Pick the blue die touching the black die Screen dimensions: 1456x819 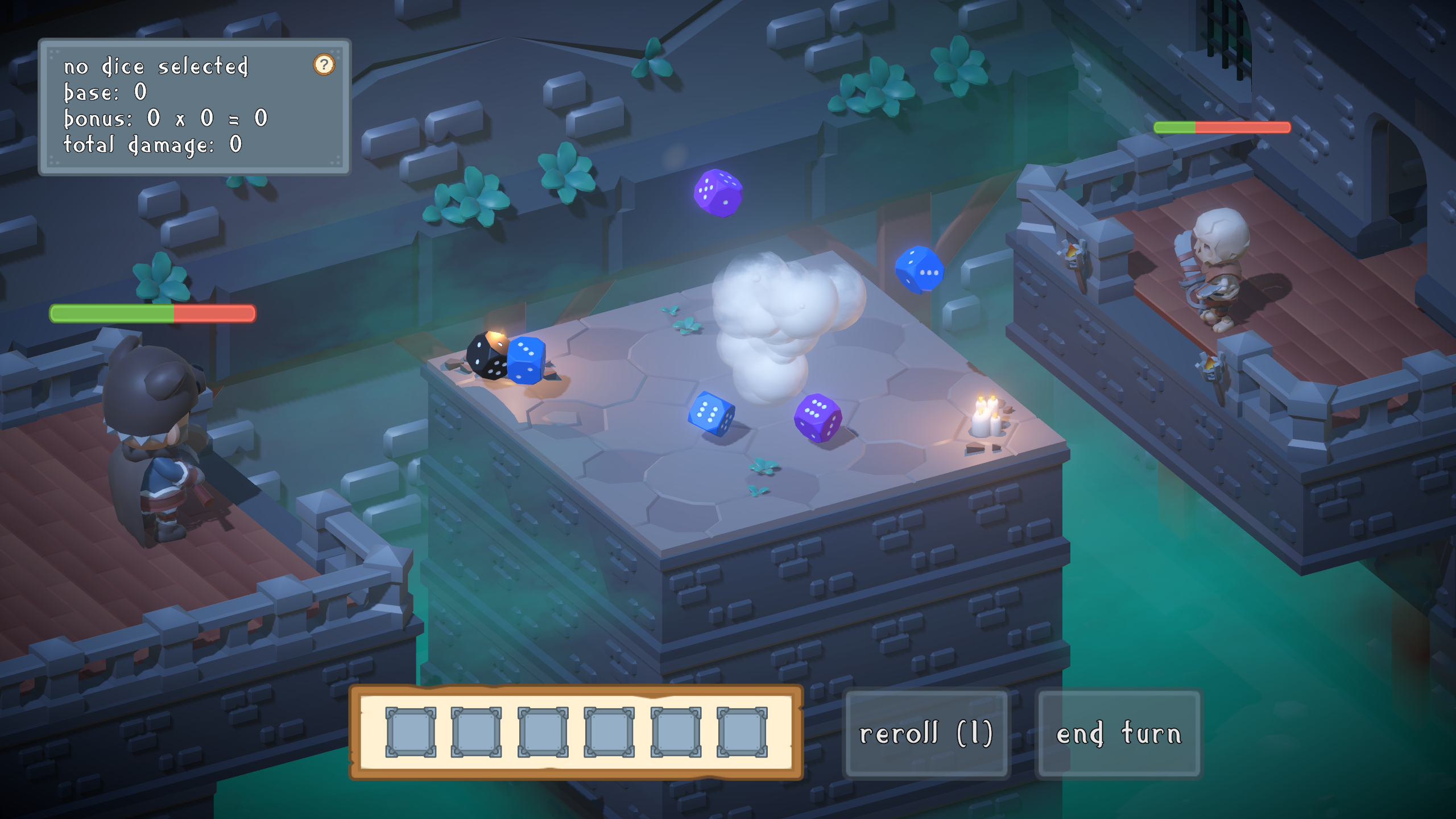(x=527, y=360)
